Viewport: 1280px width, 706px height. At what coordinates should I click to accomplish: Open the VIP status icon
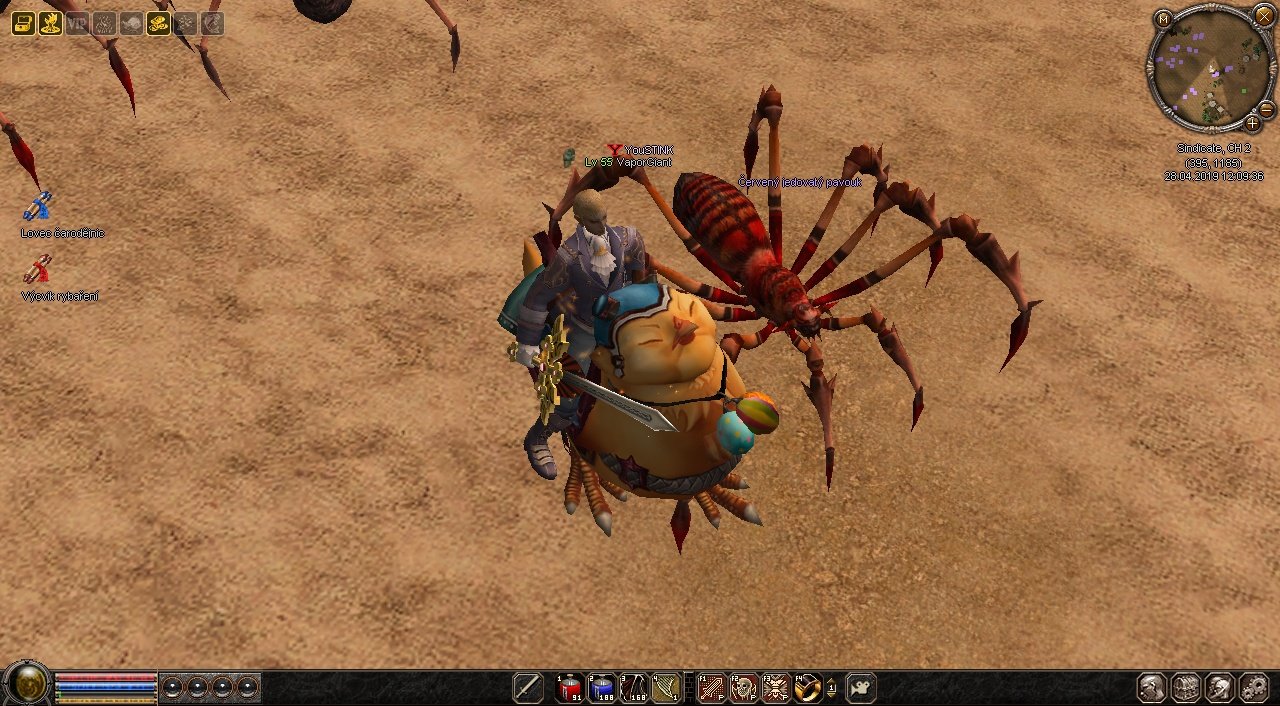[77, 24]
